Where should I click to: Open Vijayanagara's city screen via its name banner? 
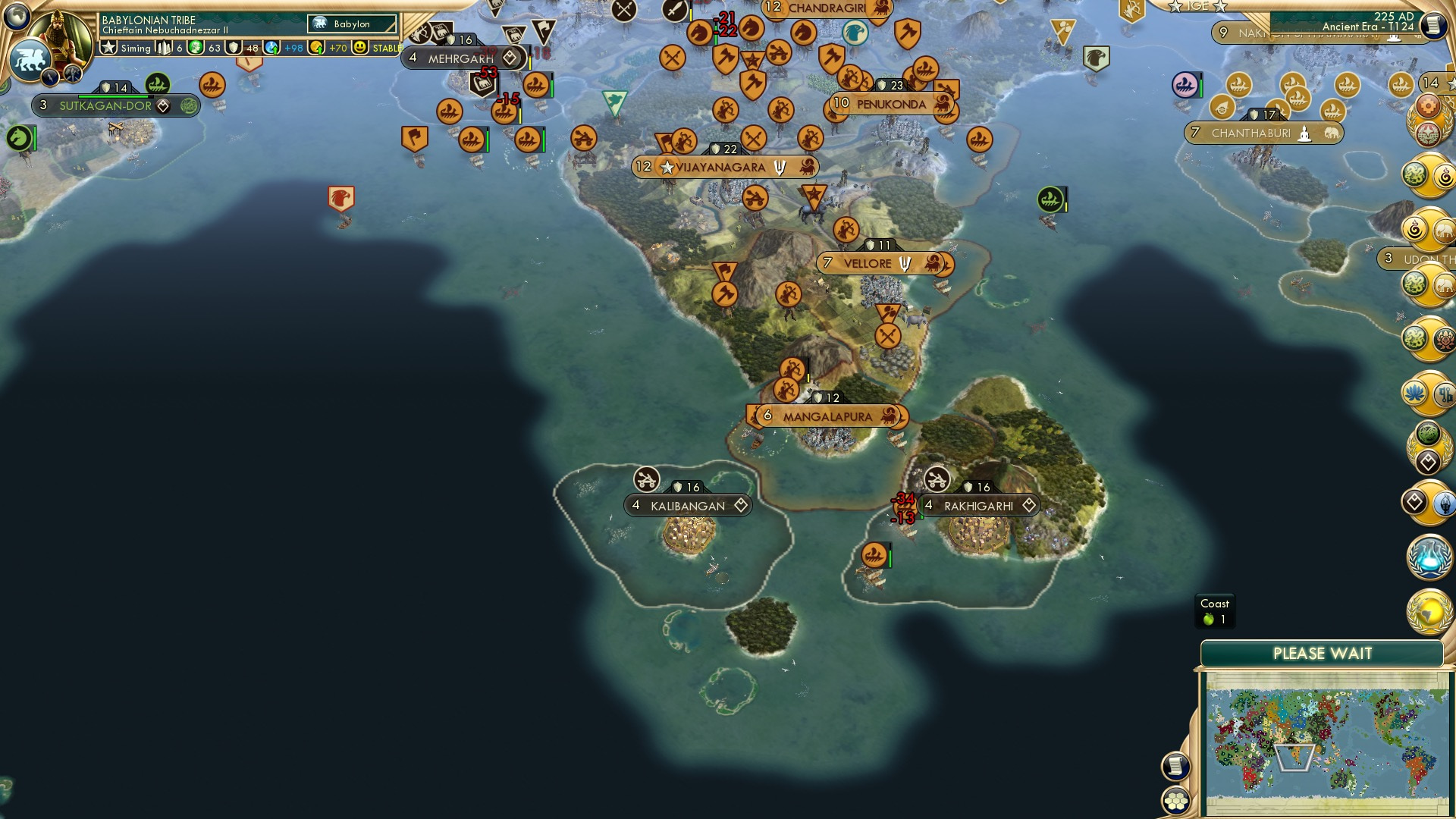721,167
